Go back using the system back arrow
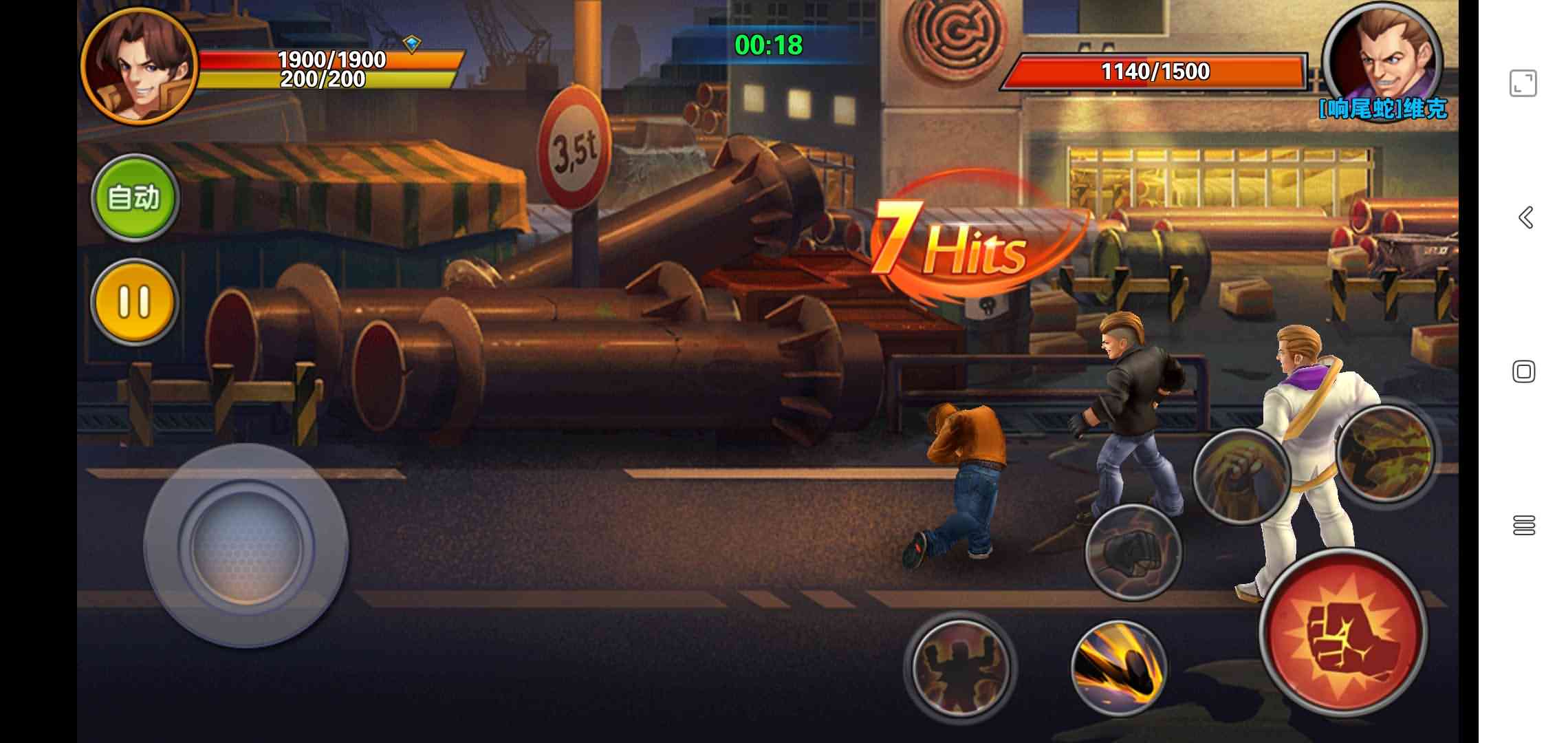Screen dimensions: 1568x743 [1525, 217]
